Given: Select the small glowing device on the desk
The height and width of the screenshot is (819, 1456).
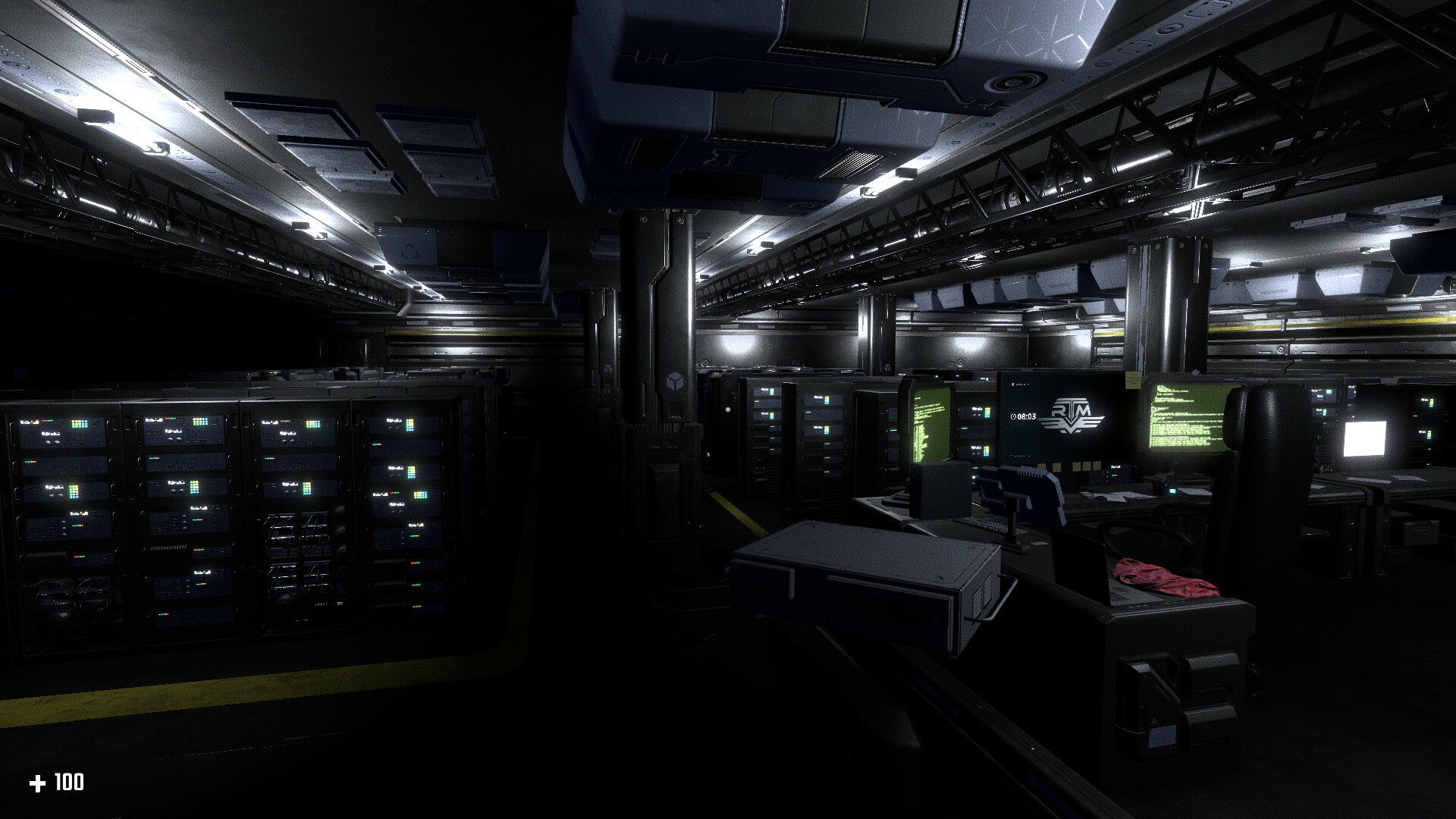Looking at the screenshot, I should (1172, 491).
